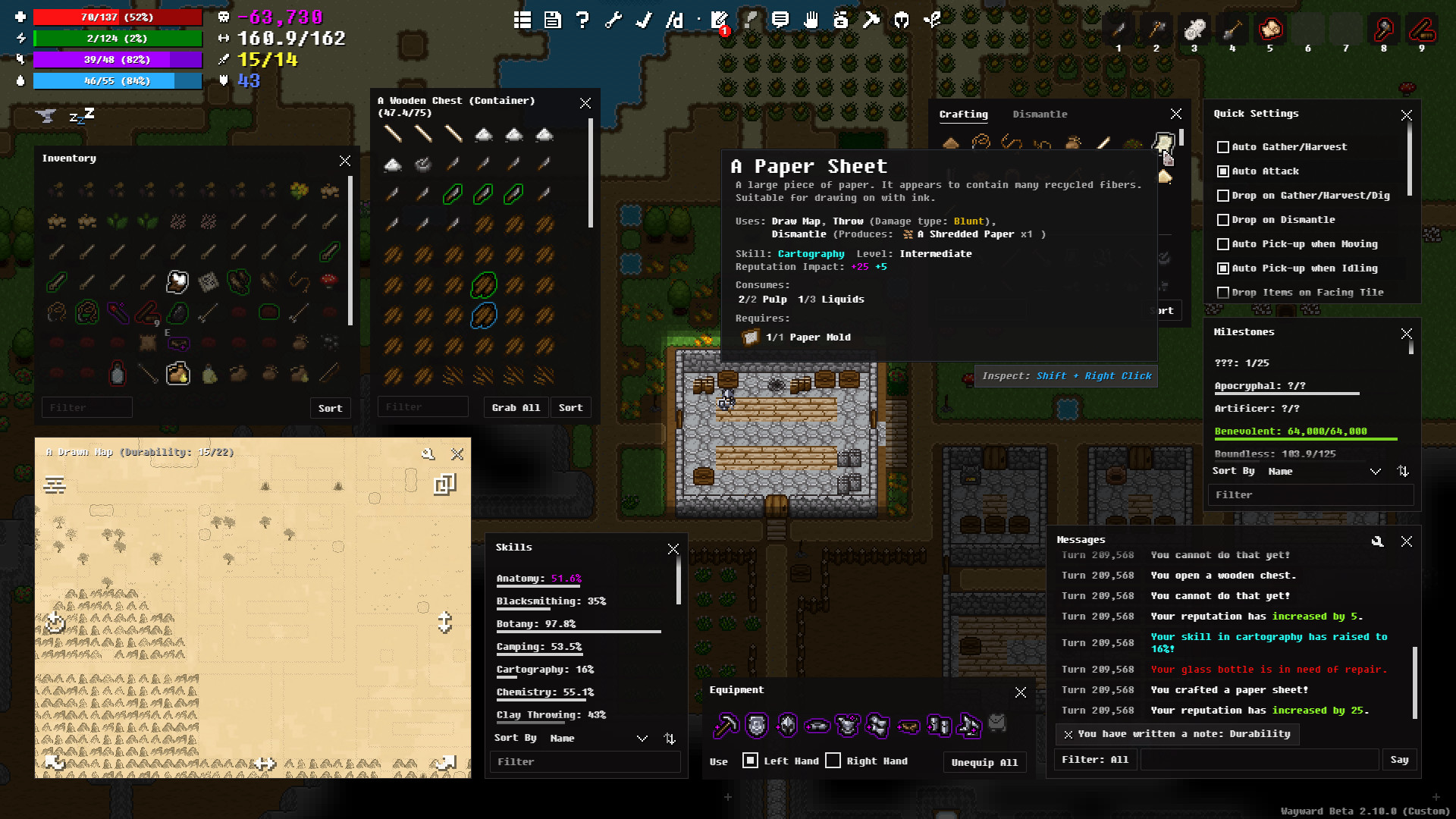Open the help question mark menu
The image size is (1456, 819).
point(582,20)
